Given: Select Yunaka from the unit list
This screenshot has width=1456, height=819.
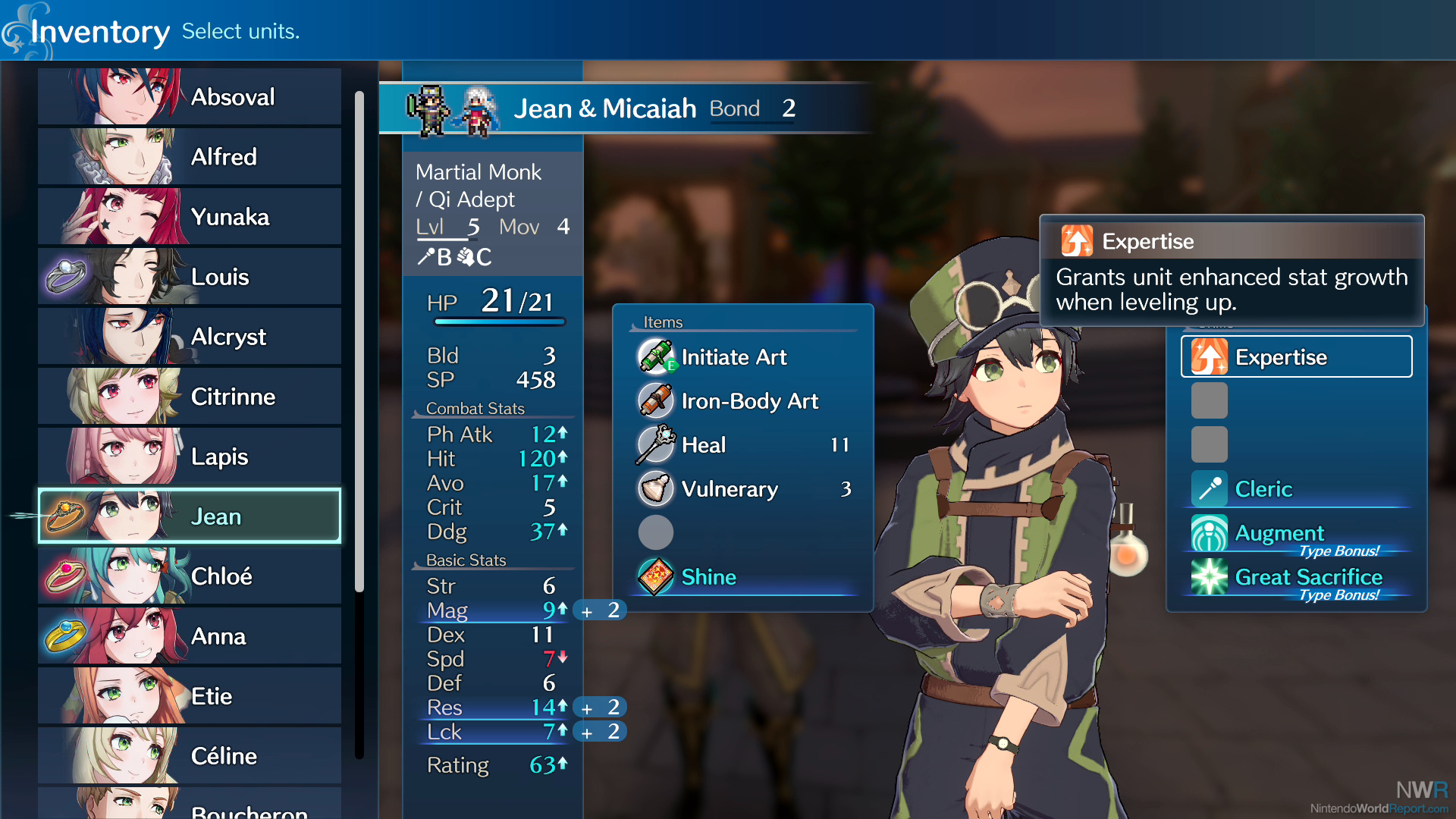Looking at the screenshot, I should pyautogui.click(x=190, y=216).
